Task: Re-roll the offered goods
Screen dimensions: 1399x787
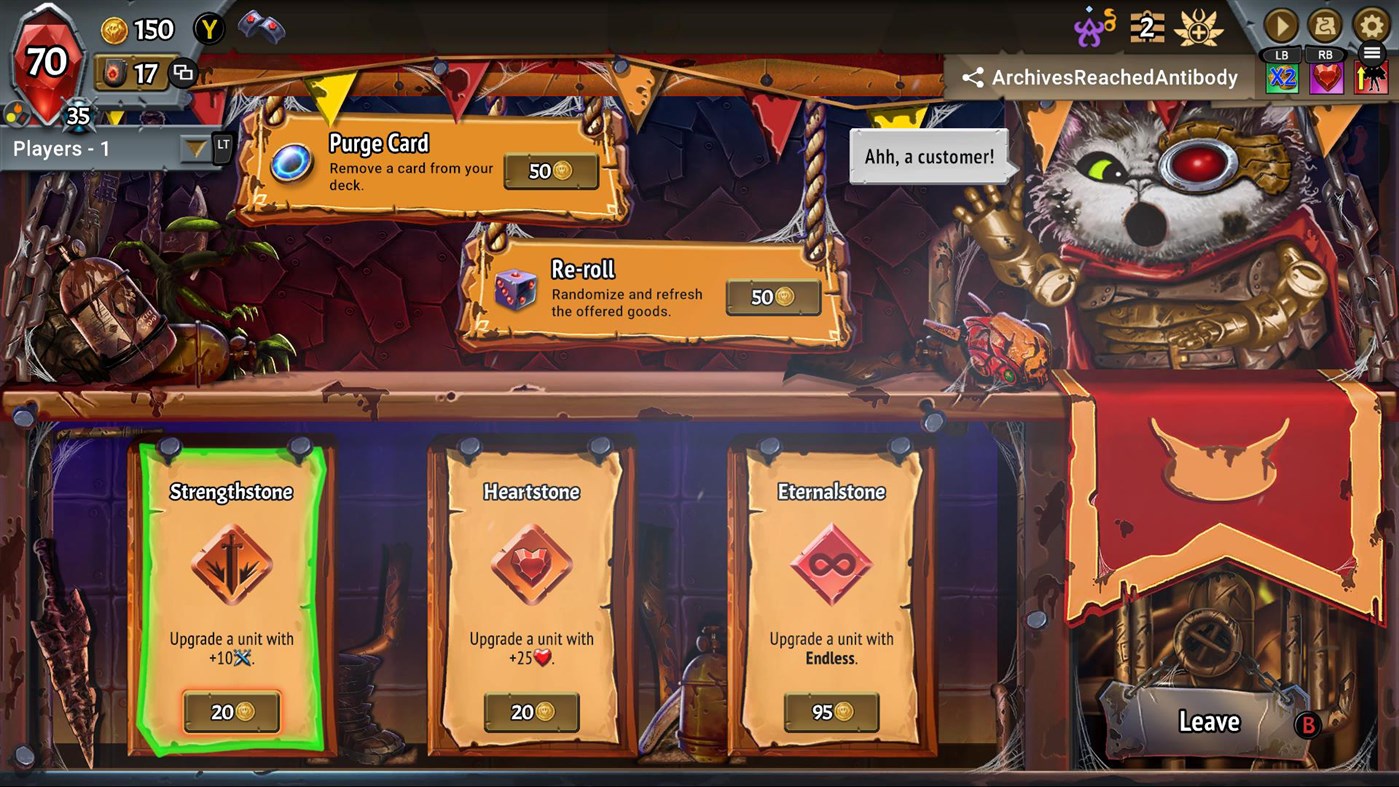Action: [x=655, y=292]
